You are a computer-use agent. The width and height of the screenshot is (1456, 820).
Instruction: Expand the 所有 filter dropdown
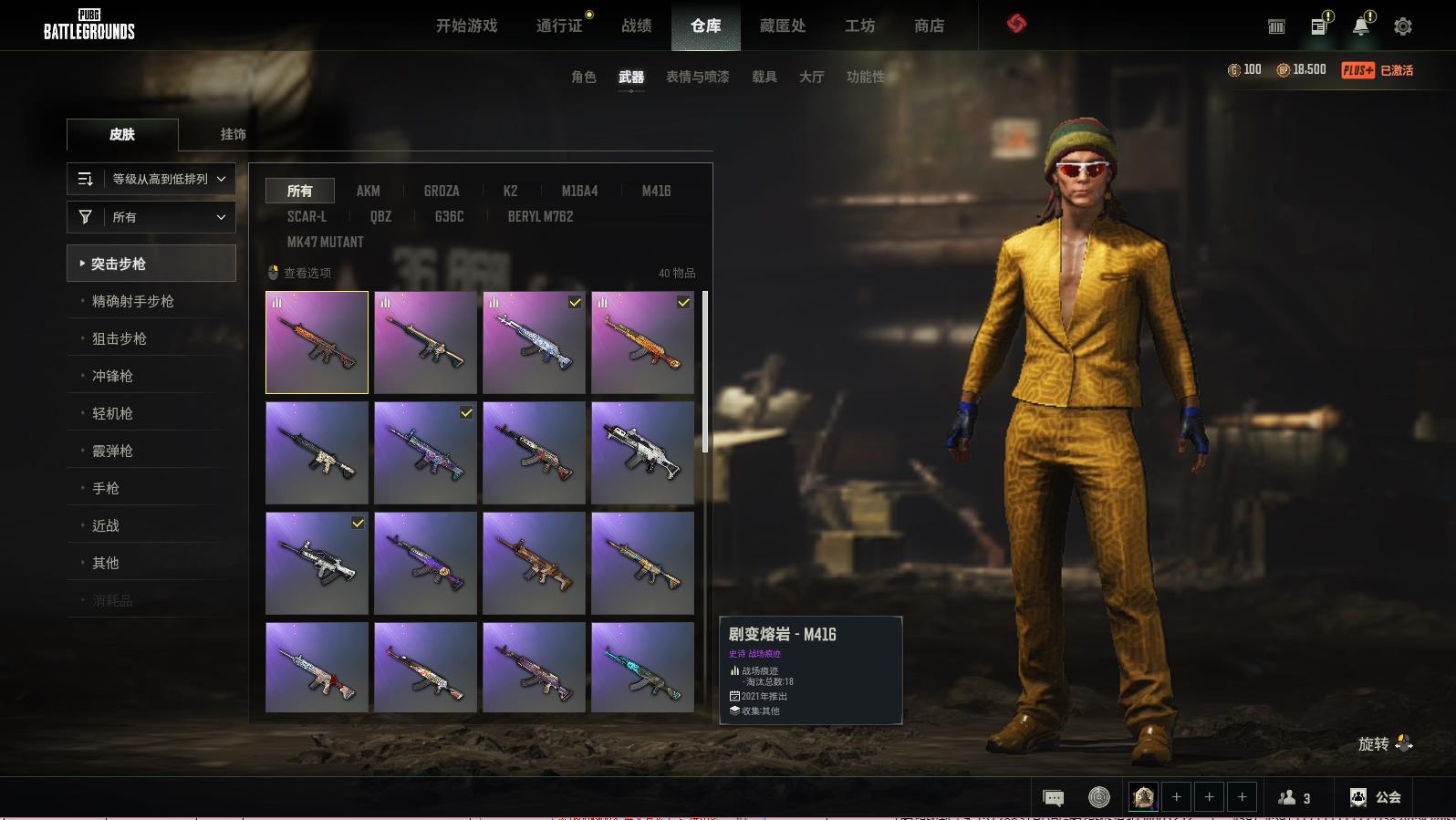point(151,217)
